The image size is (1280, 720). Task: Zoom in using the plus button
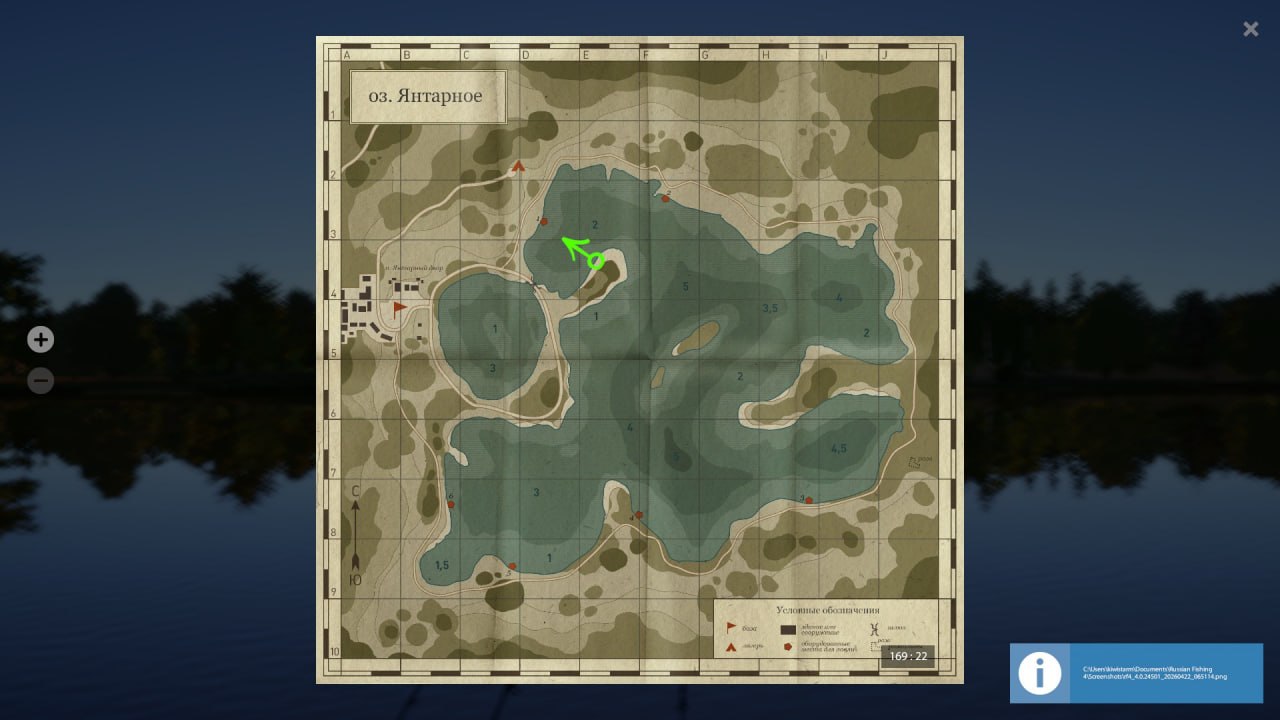pyautogui.click(x=40, y=339)
